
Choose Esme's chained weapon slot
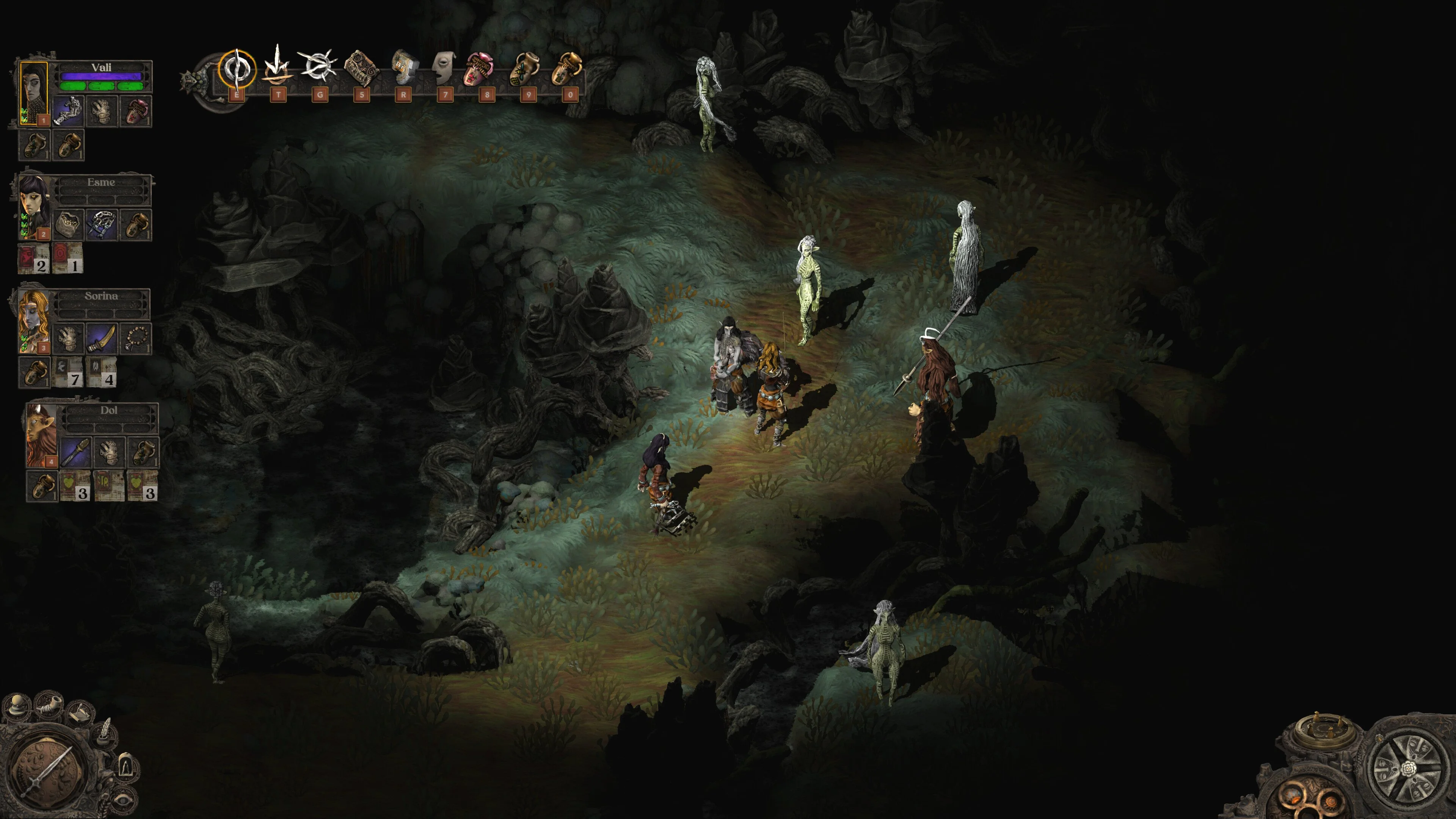coord(102,224)
